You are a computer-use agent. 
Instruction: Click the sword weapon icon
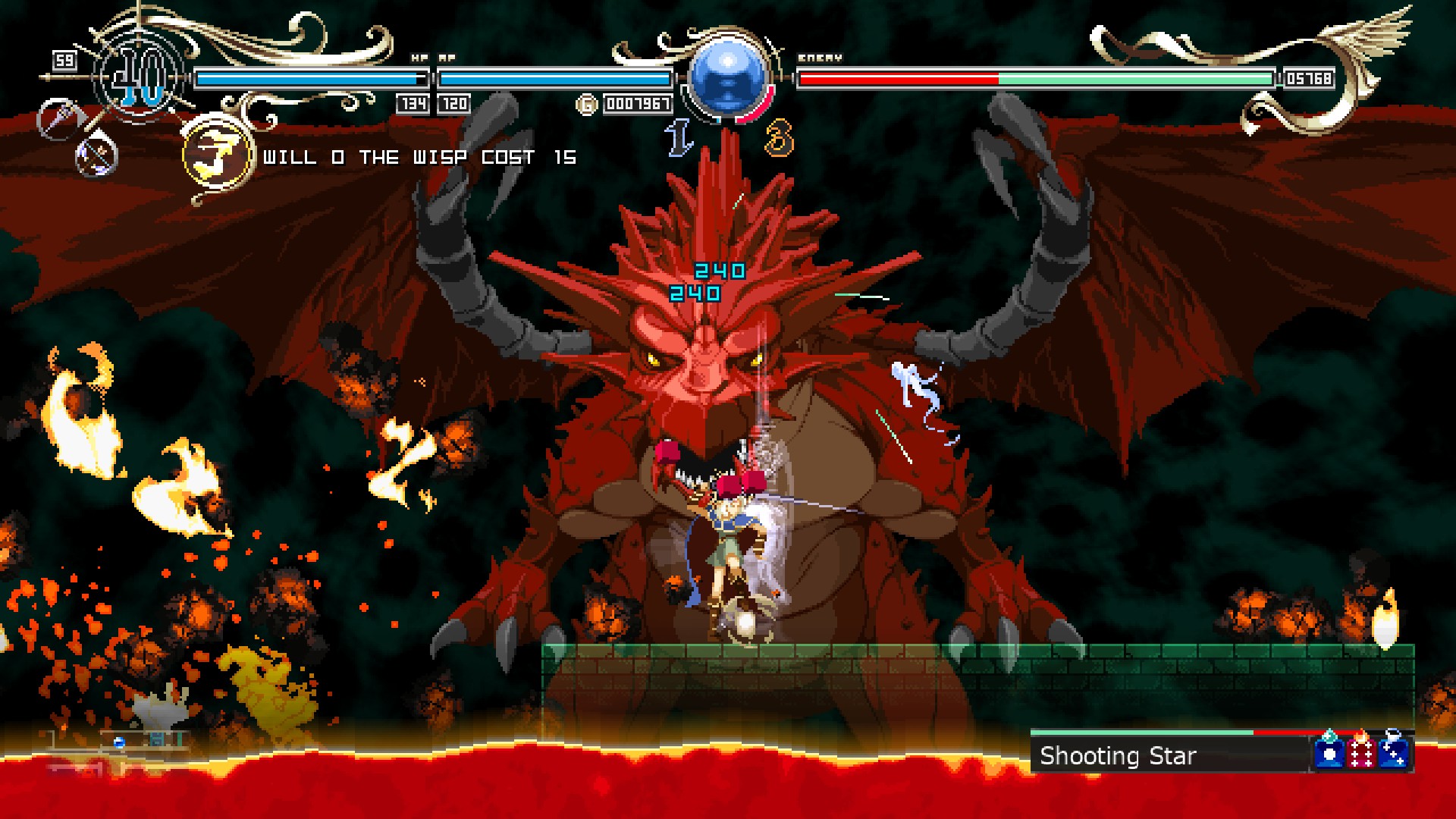[59, 119]
